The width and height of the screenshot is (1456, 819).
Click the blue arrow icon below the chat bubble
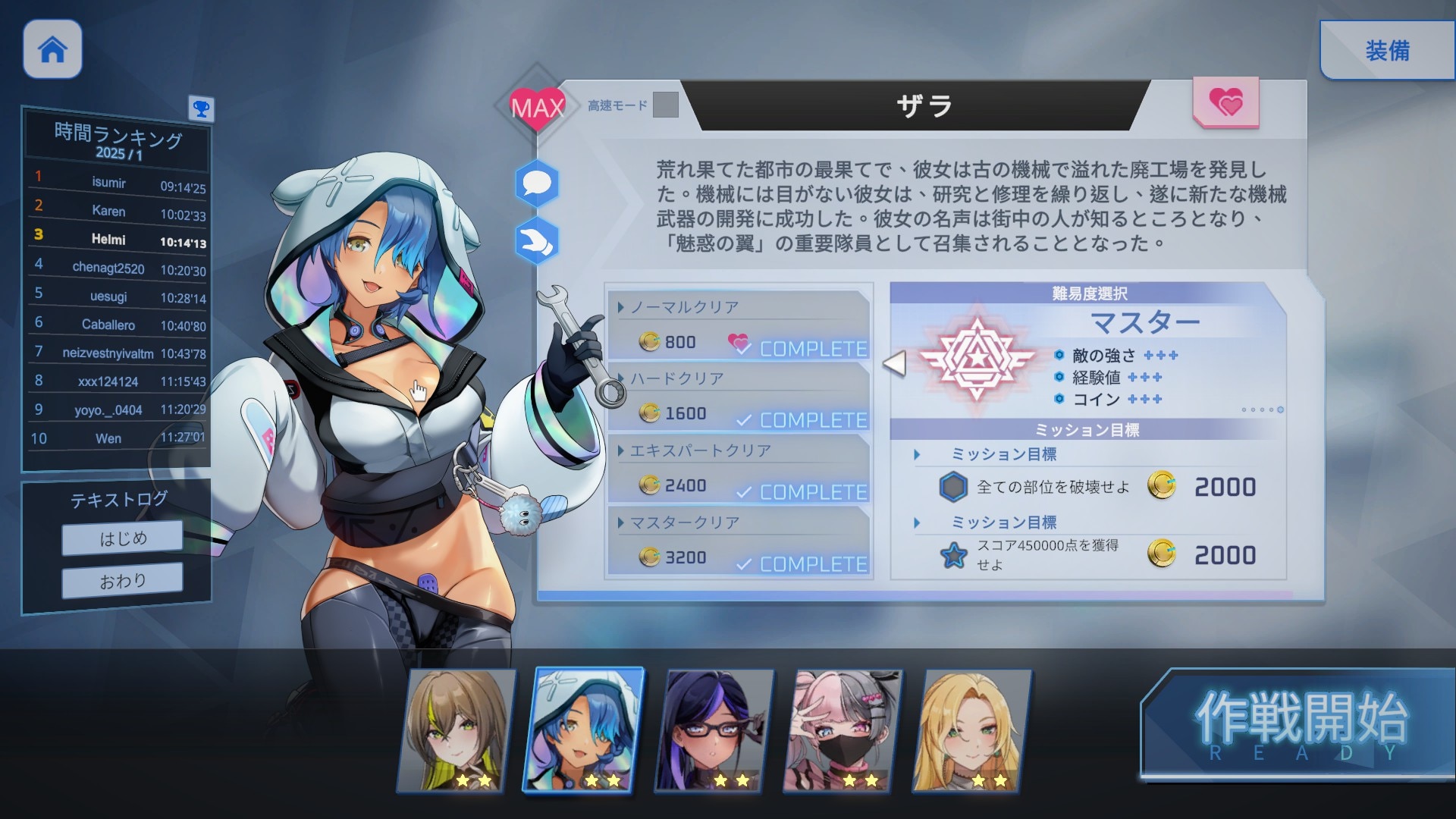pyautogui.click(x=536, y=239)
